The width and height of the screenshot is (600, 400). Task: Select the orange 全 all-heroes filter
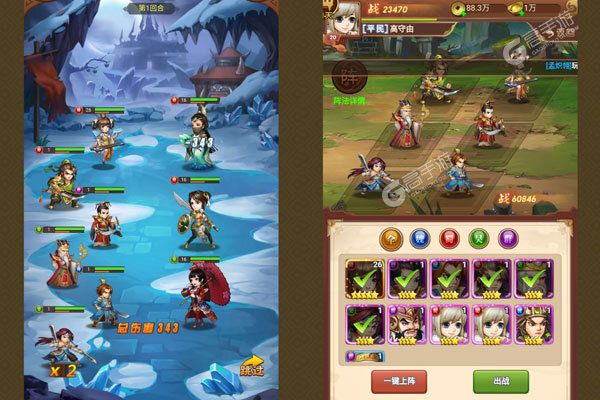point(390,238)
